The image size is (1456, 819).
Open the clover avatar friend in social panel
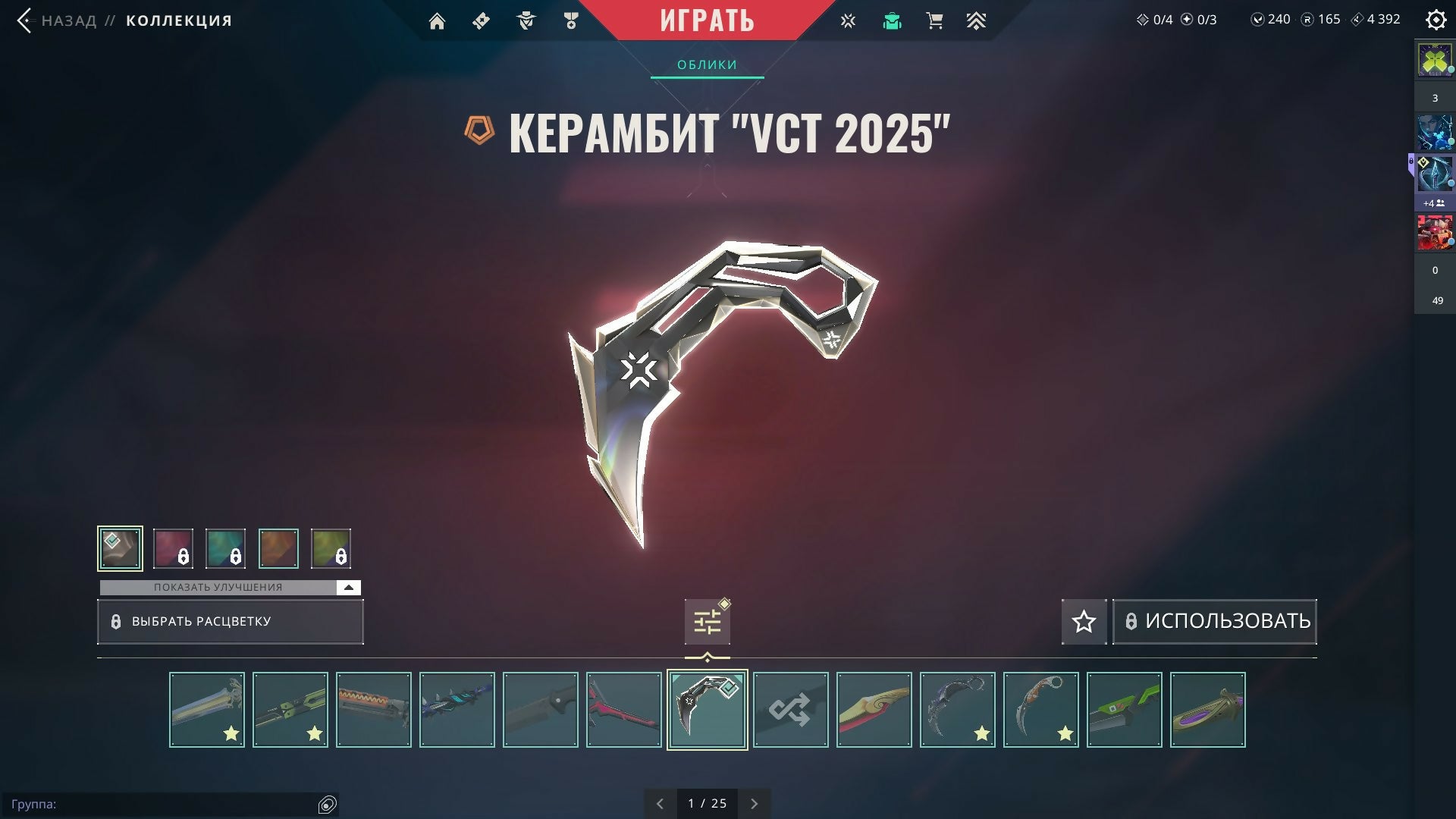pyautogui.click(x=1434, y=60)
